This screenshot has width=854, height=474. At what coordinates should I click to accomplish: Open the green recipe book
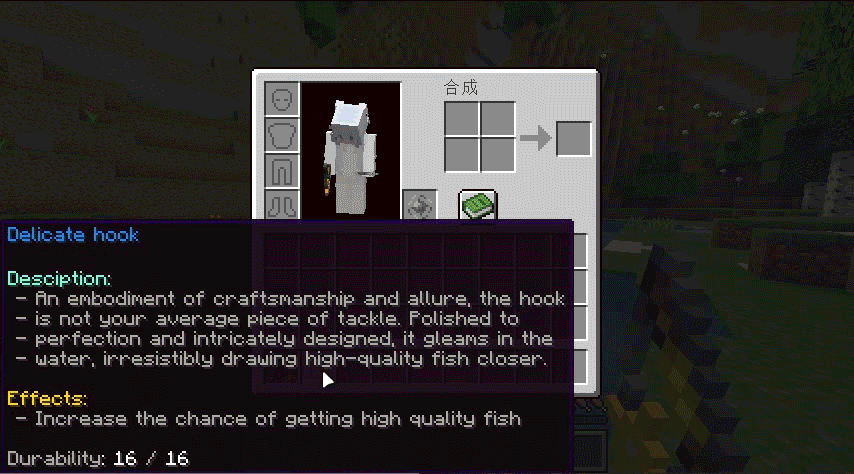click(x=478, y=205)
